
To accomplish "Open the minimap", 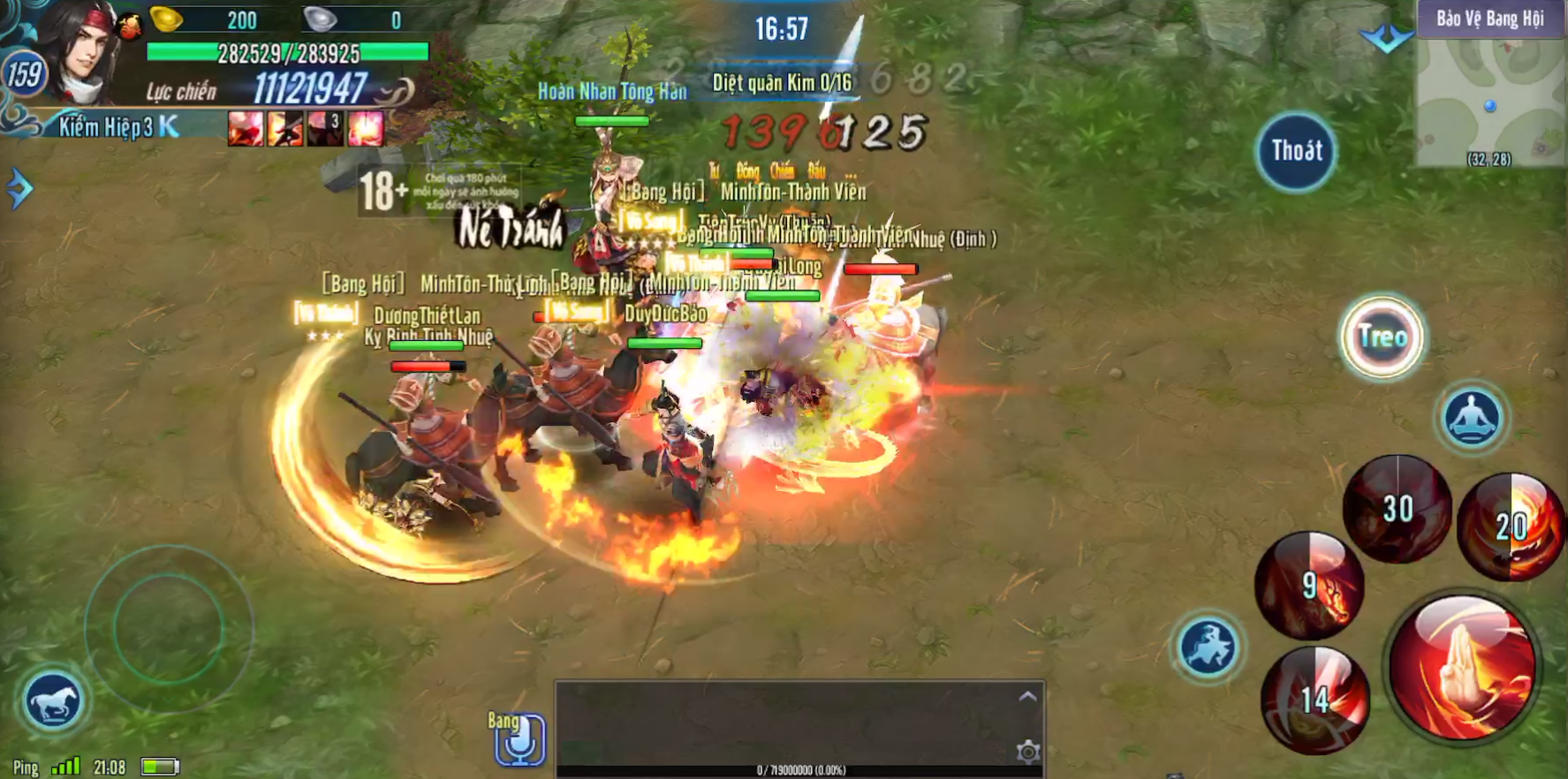I will (x=1490, y=97).
